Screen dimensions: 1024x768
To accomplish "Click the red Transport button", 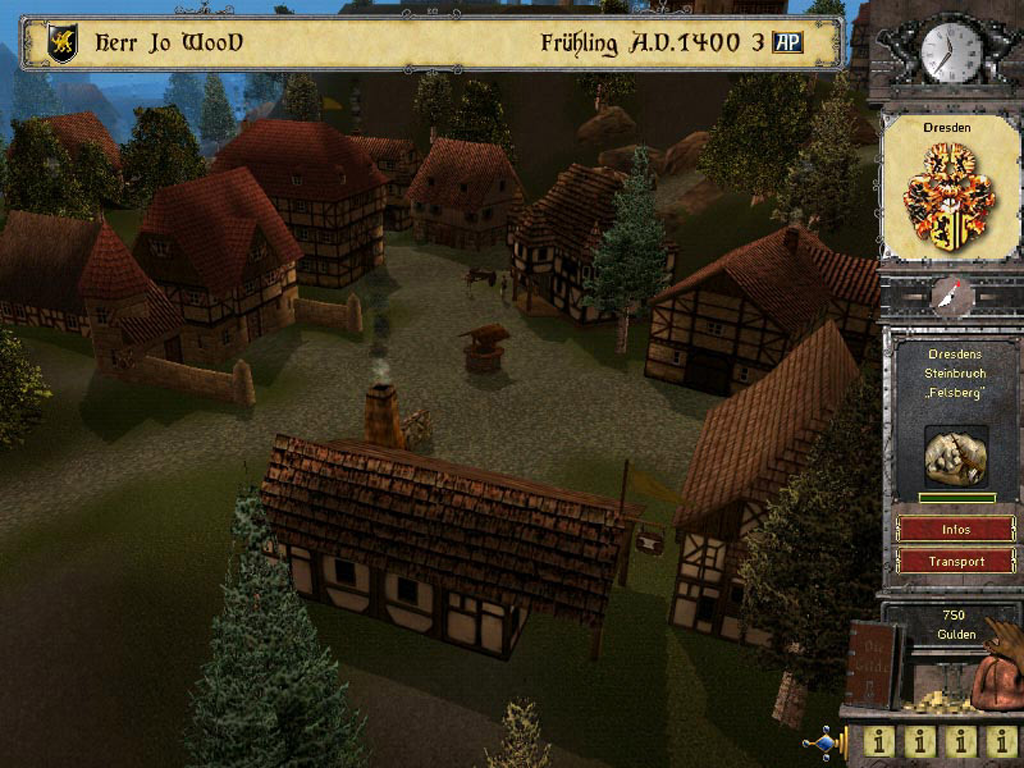I will point(956,561).
